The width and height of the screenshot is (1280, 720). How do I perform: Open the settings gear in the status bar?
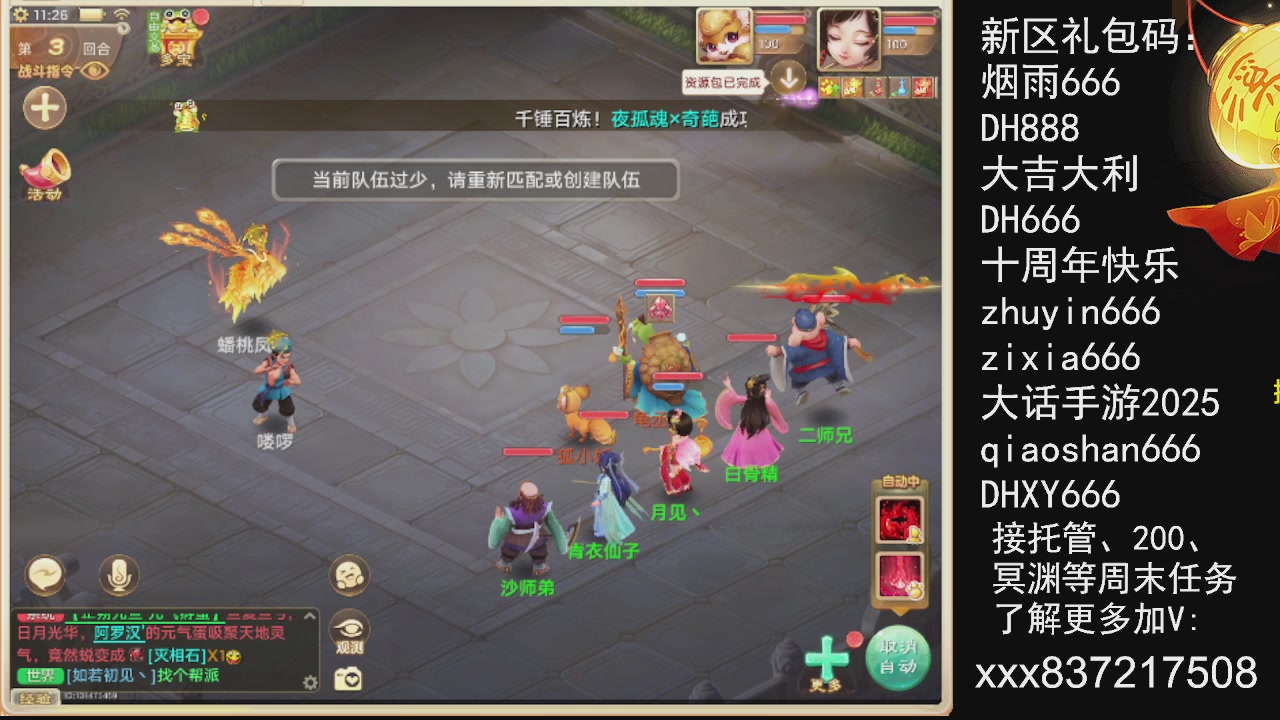pyautogui.click(x=20, y=15)
